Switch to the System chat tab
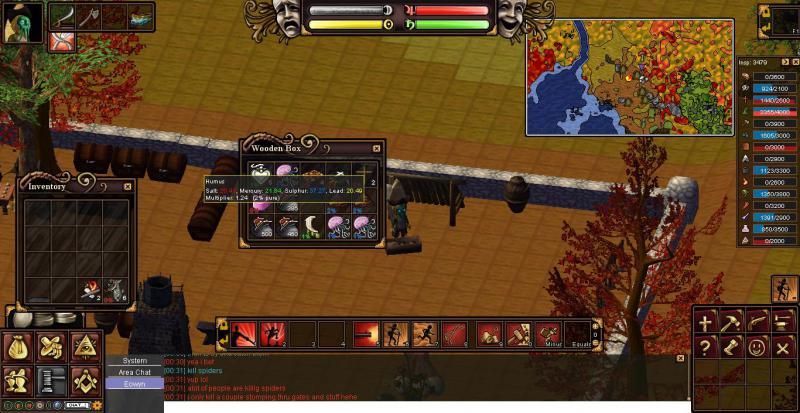This screenshot has width=800, height=413. [134, 360]
